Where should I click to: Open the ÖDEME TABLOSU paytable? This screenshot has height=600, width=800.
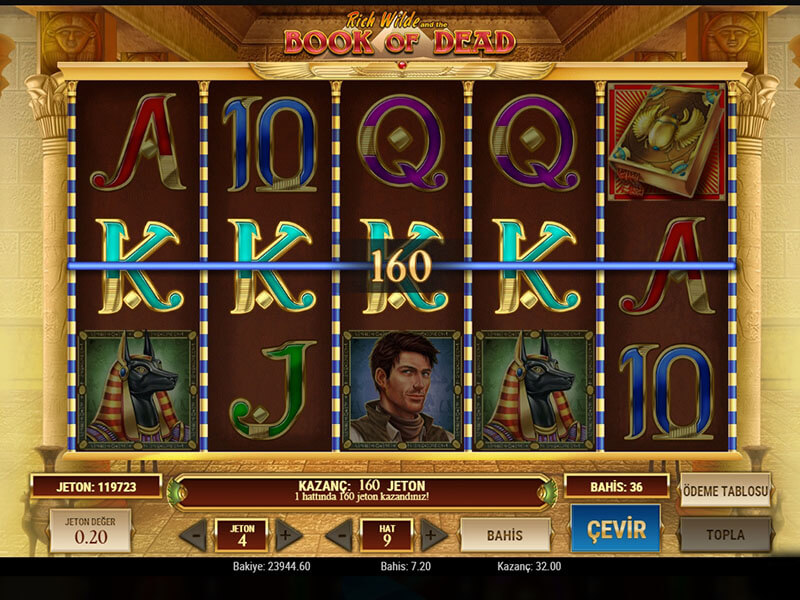coord(725,490)
